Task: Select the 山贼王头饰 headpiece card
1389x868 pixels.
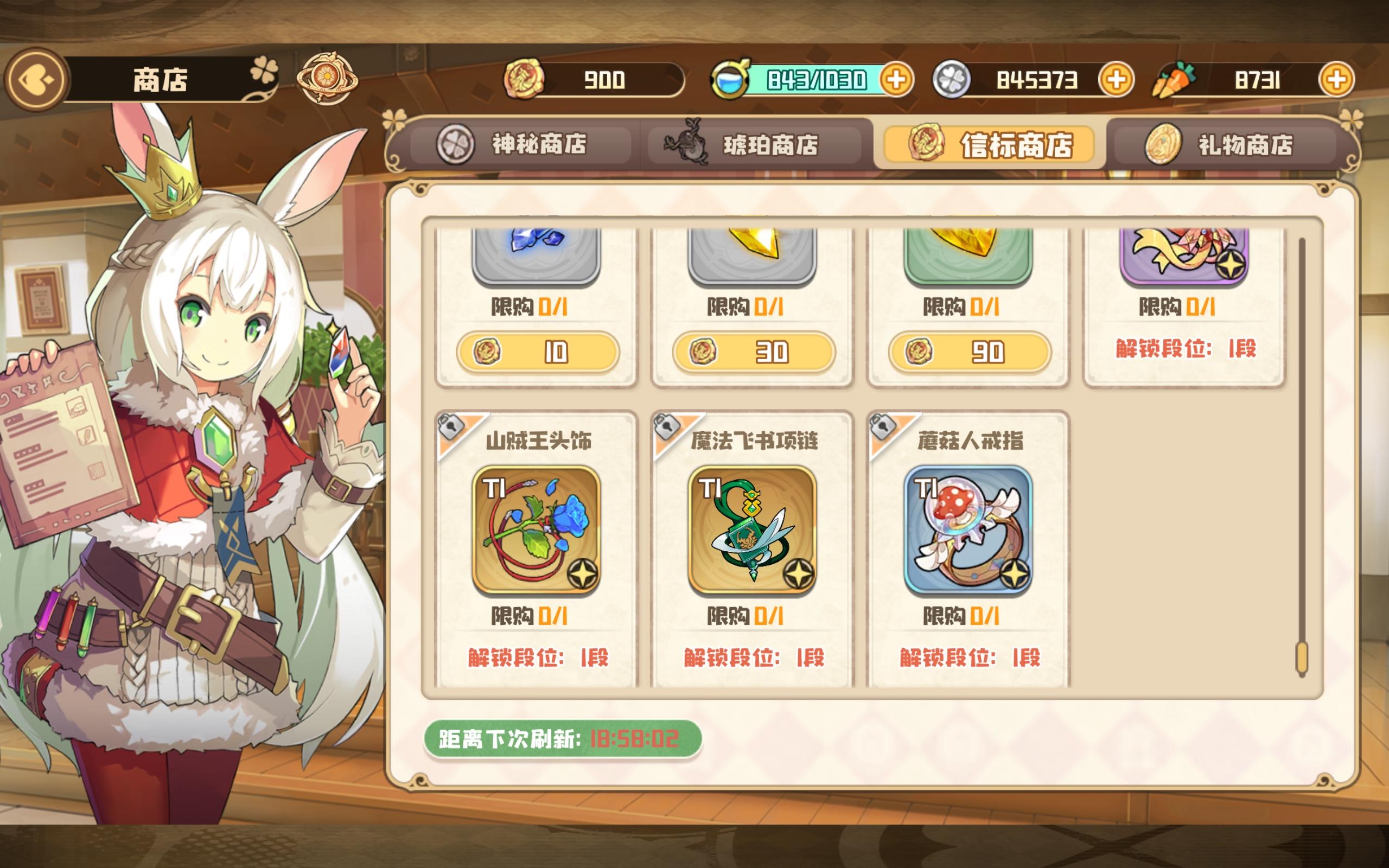Action: [x=538, y=531]
